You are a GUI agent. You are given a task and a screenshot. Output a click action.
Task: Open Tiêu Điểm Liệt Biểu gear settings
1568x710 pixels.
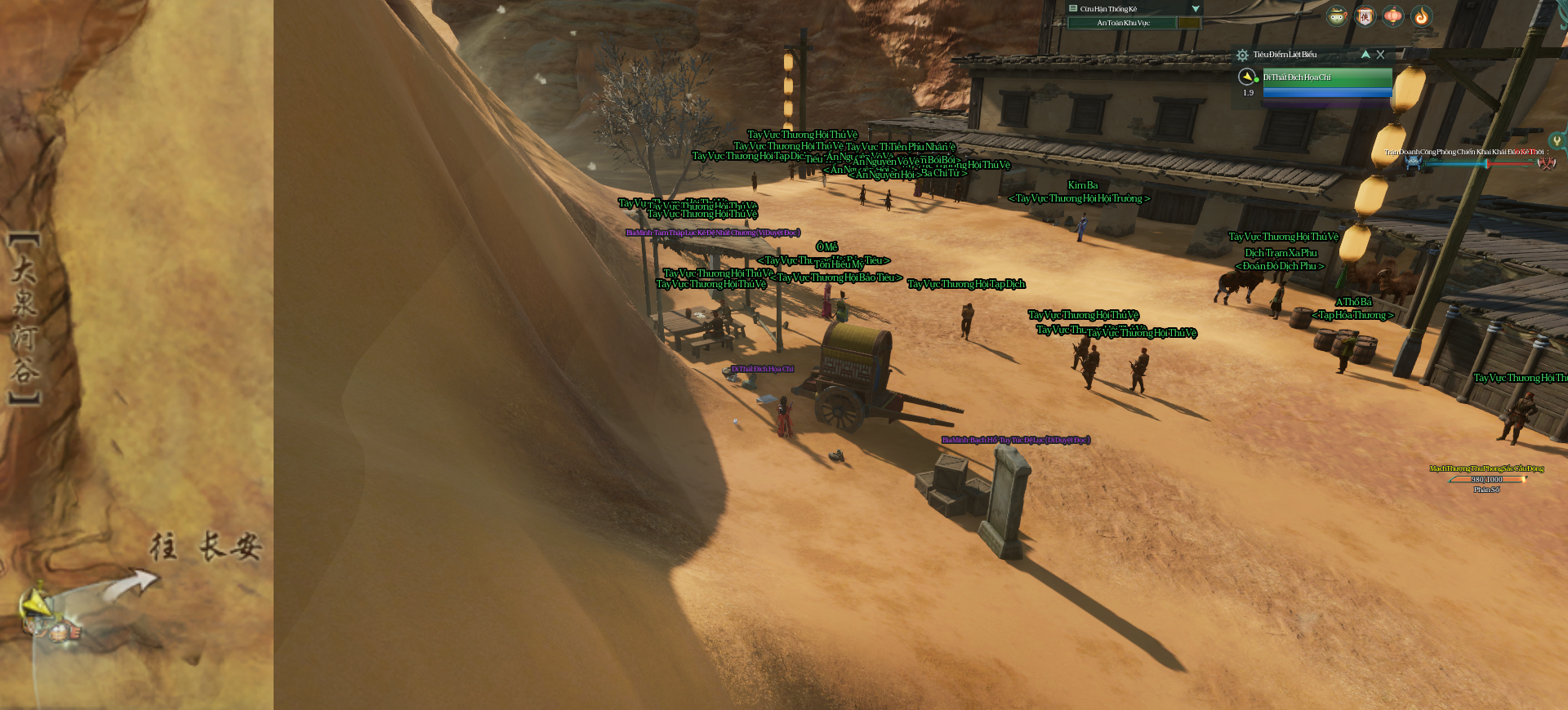tap(1242, 55)
